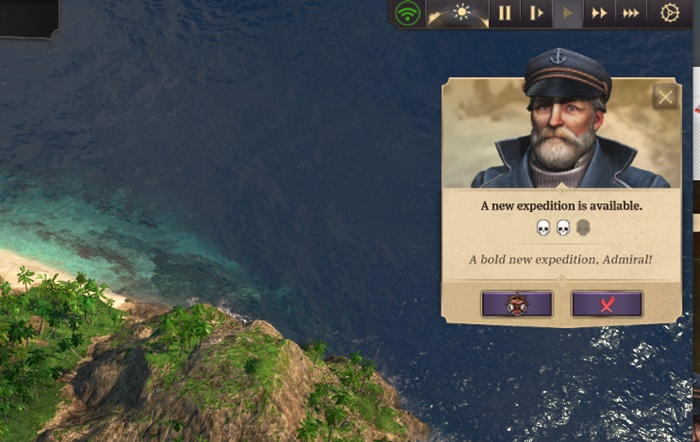
Task: Open the gear options menu
Action: pos(670,13)
